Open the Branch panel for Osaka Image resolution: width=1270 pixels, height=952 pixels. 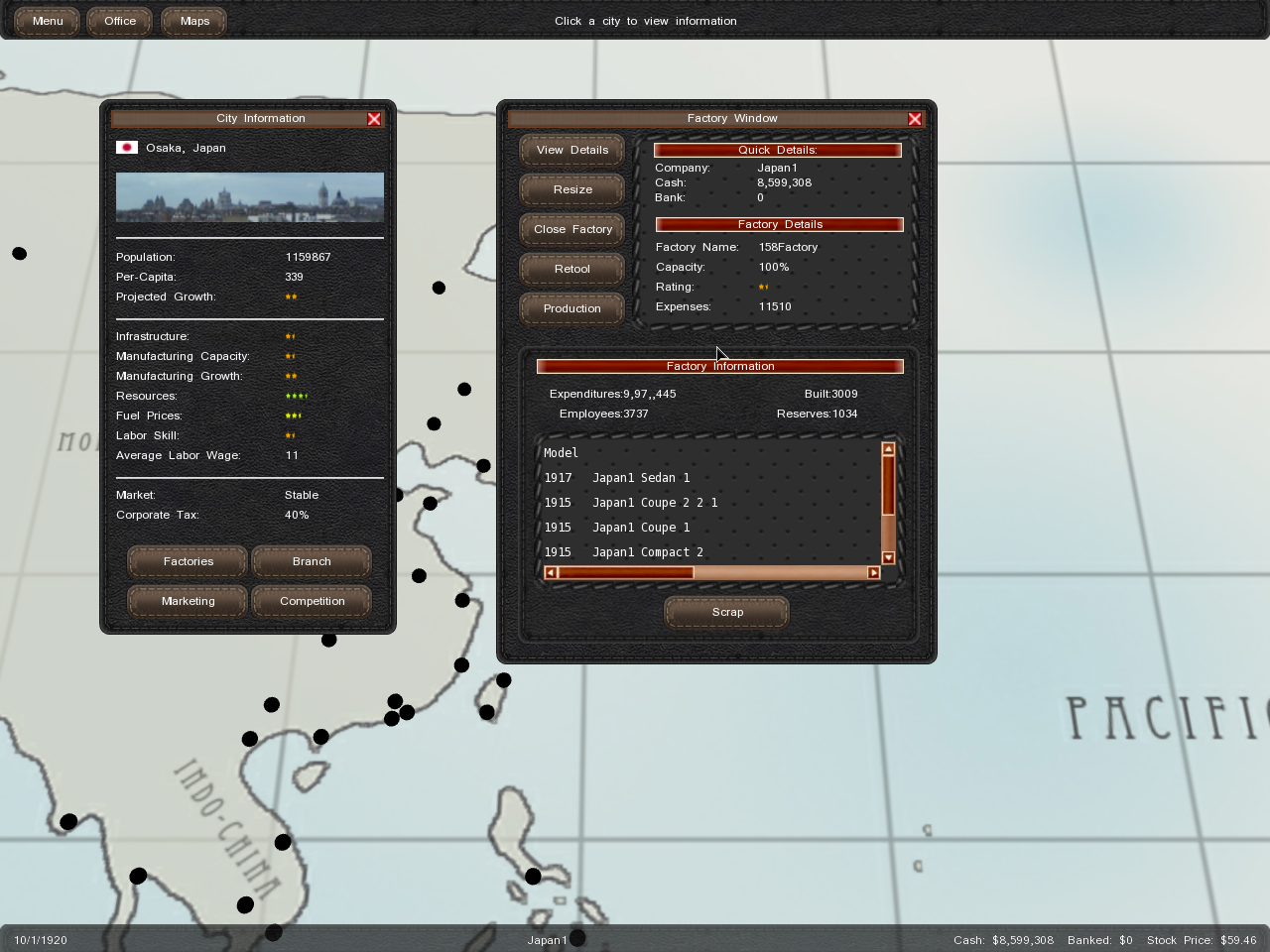[x=312, y=561]
